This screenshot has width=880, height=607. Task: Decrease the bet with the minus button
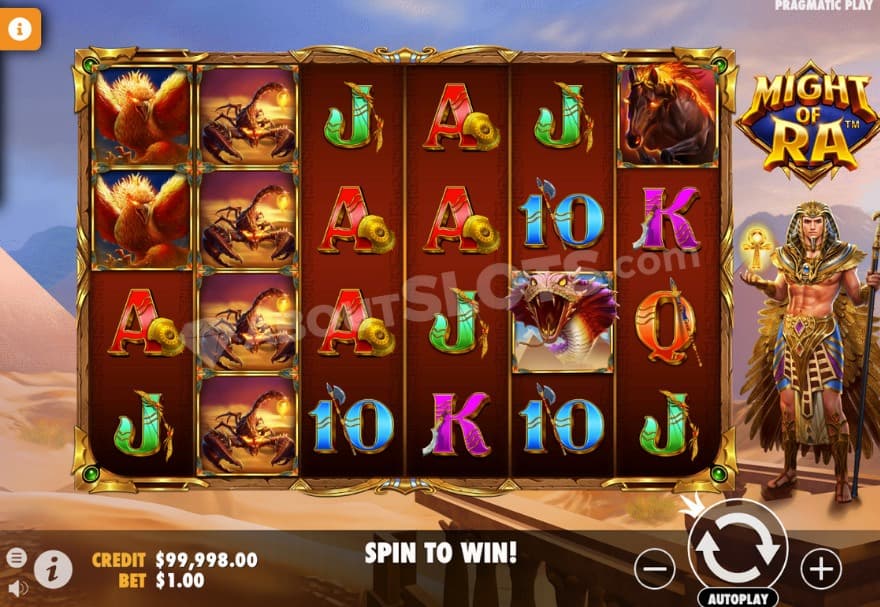tap(654, 569)
